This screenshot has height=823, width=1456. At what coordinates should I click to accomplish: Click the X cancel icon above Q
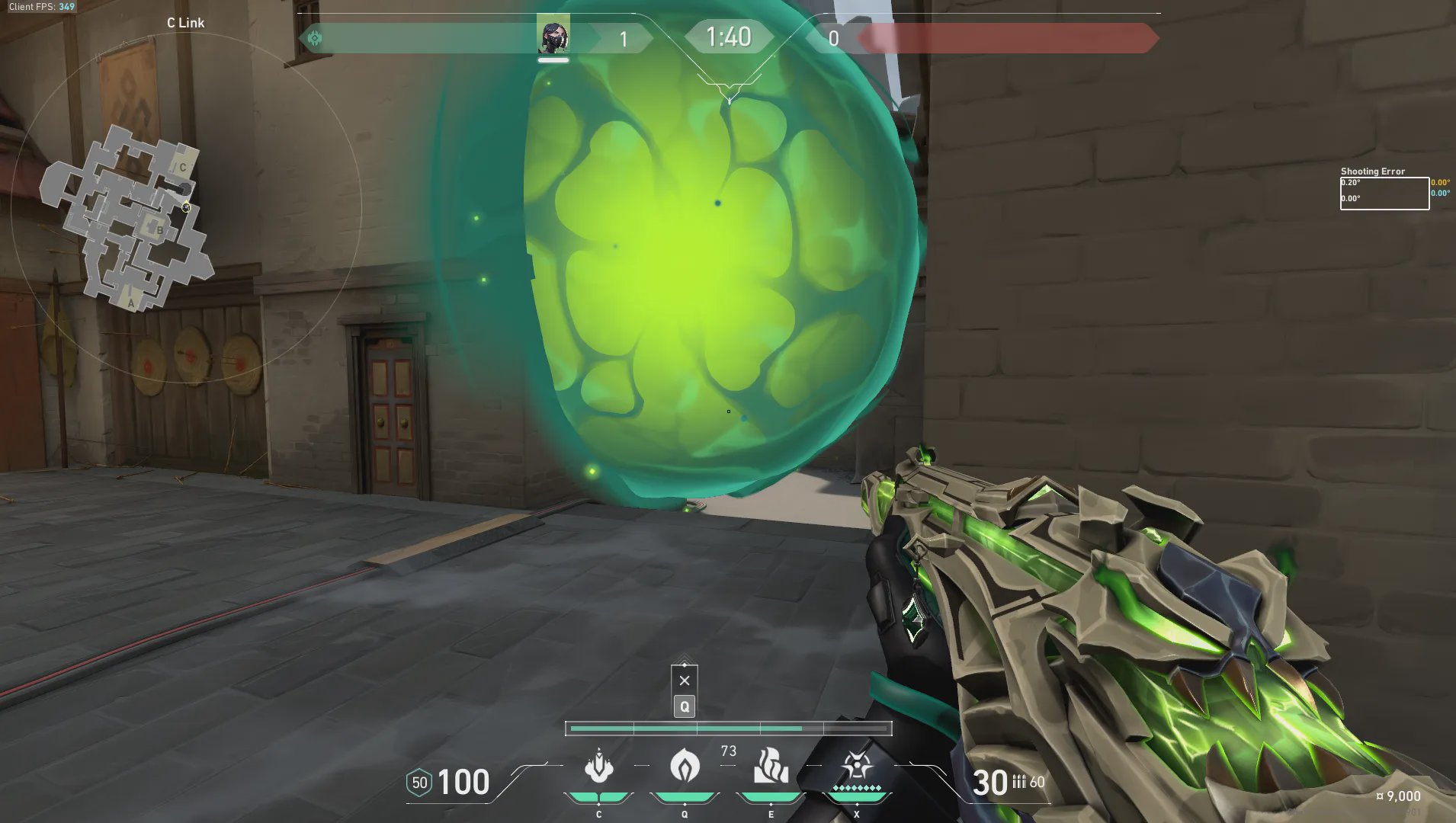(685, 680)
